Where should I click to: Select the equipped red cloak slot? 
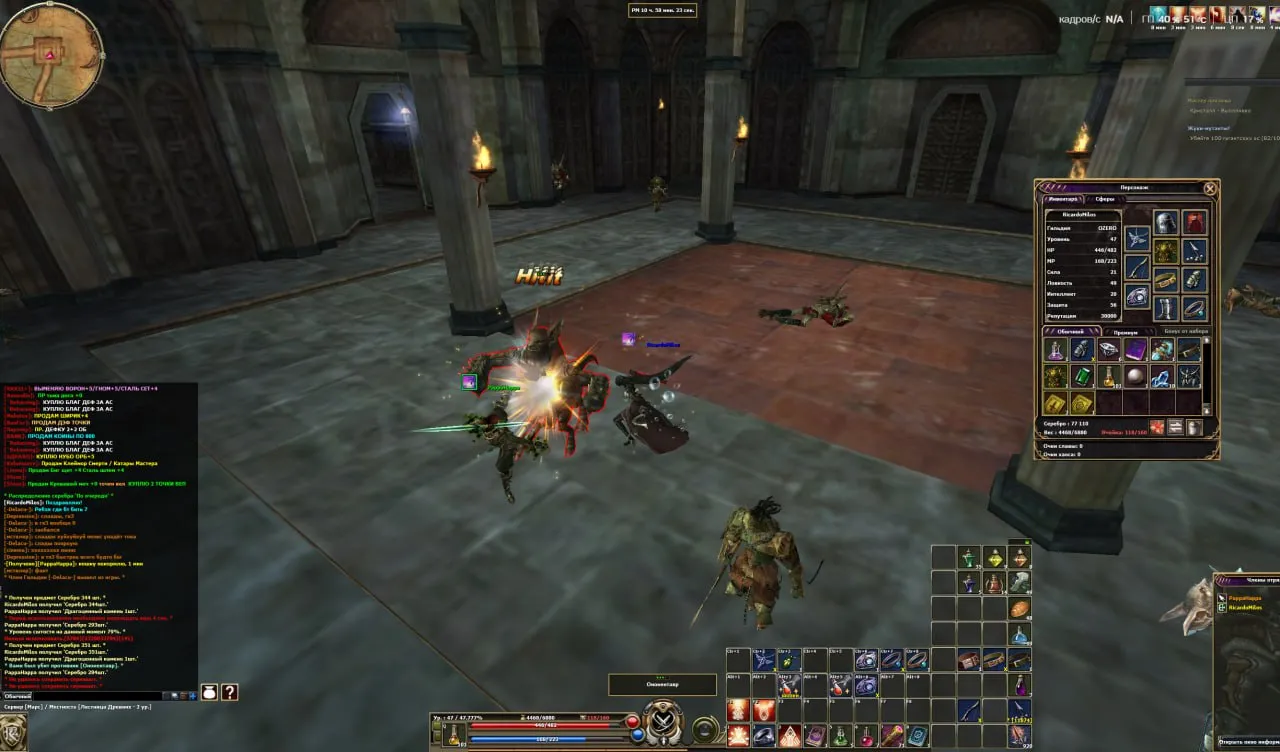pos(1194,222)
